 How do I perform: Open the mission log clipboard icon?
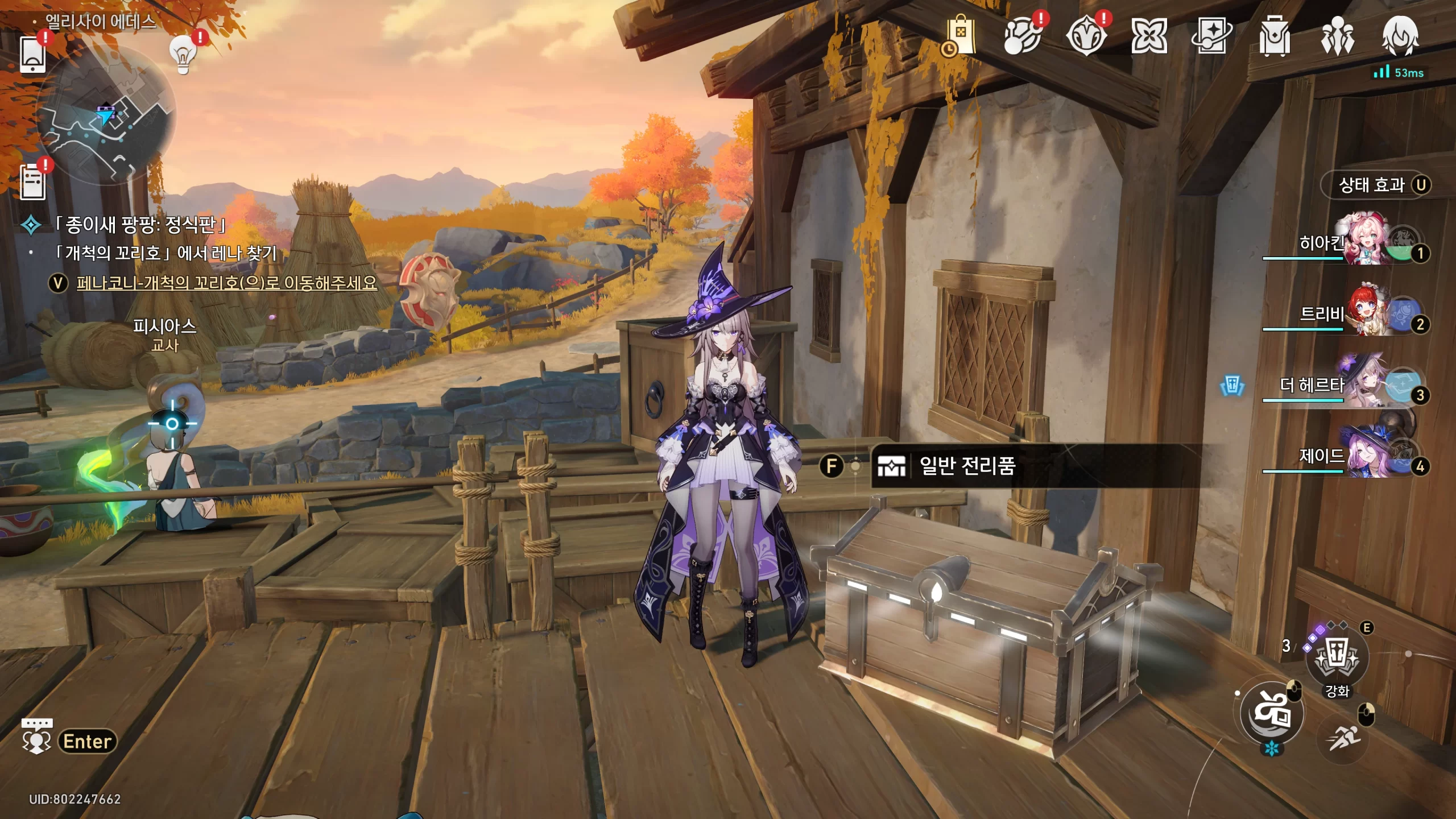tap(32, 182)
